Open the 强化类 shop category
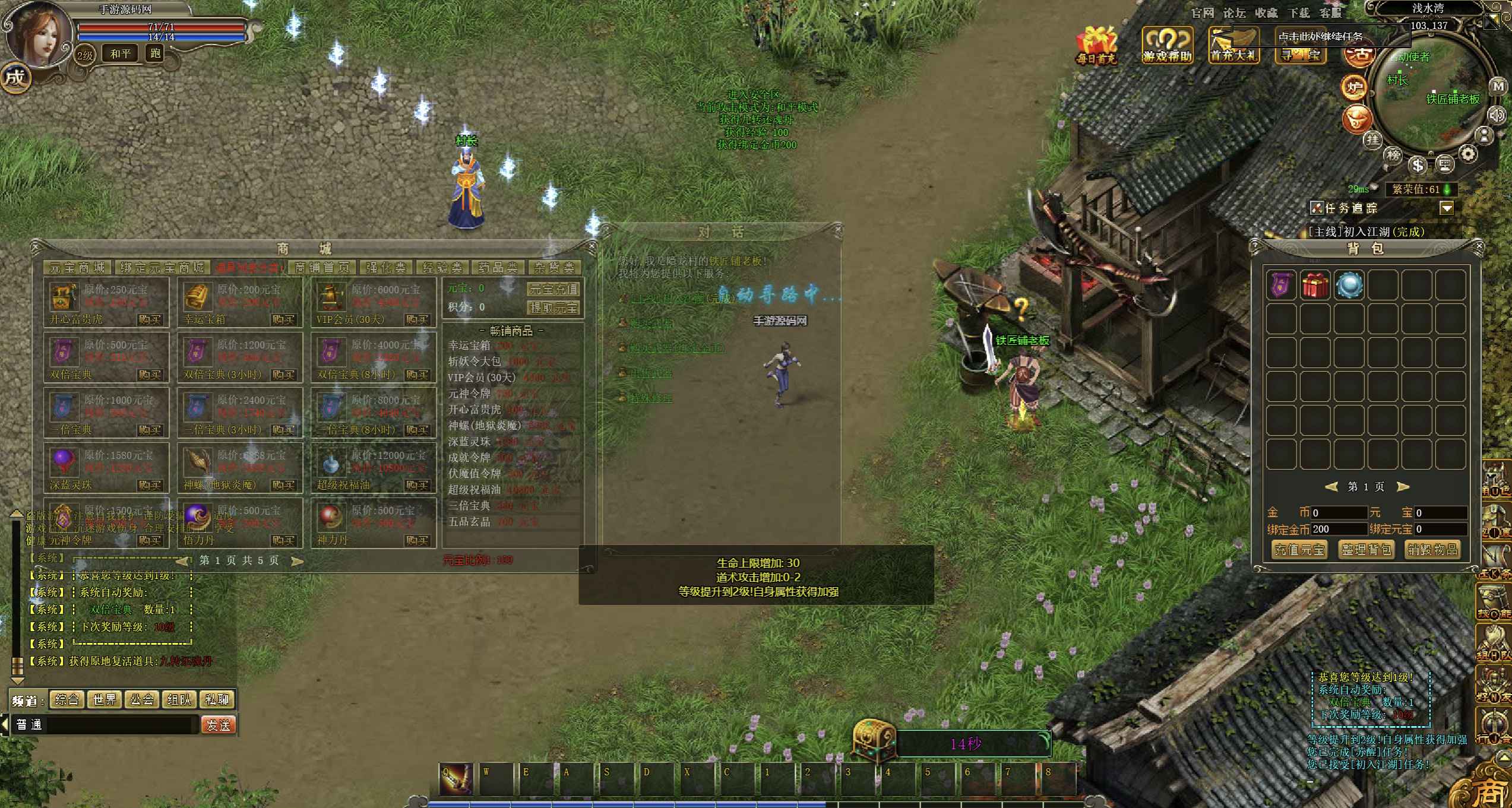The image size is (1512, 808). pyautogui.click(x=386, y=268)
